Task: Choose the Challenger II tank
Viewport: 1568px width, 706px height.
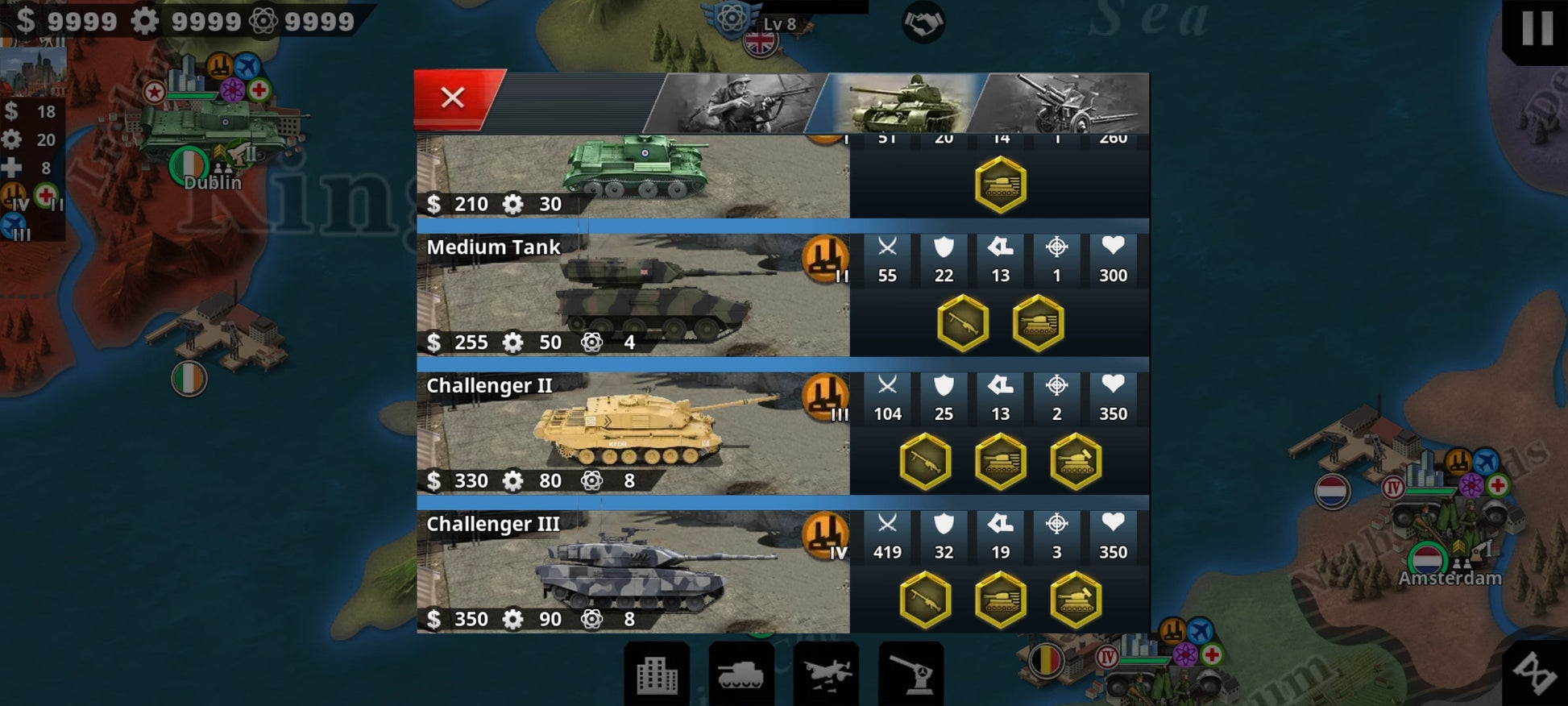Action: 633,434
